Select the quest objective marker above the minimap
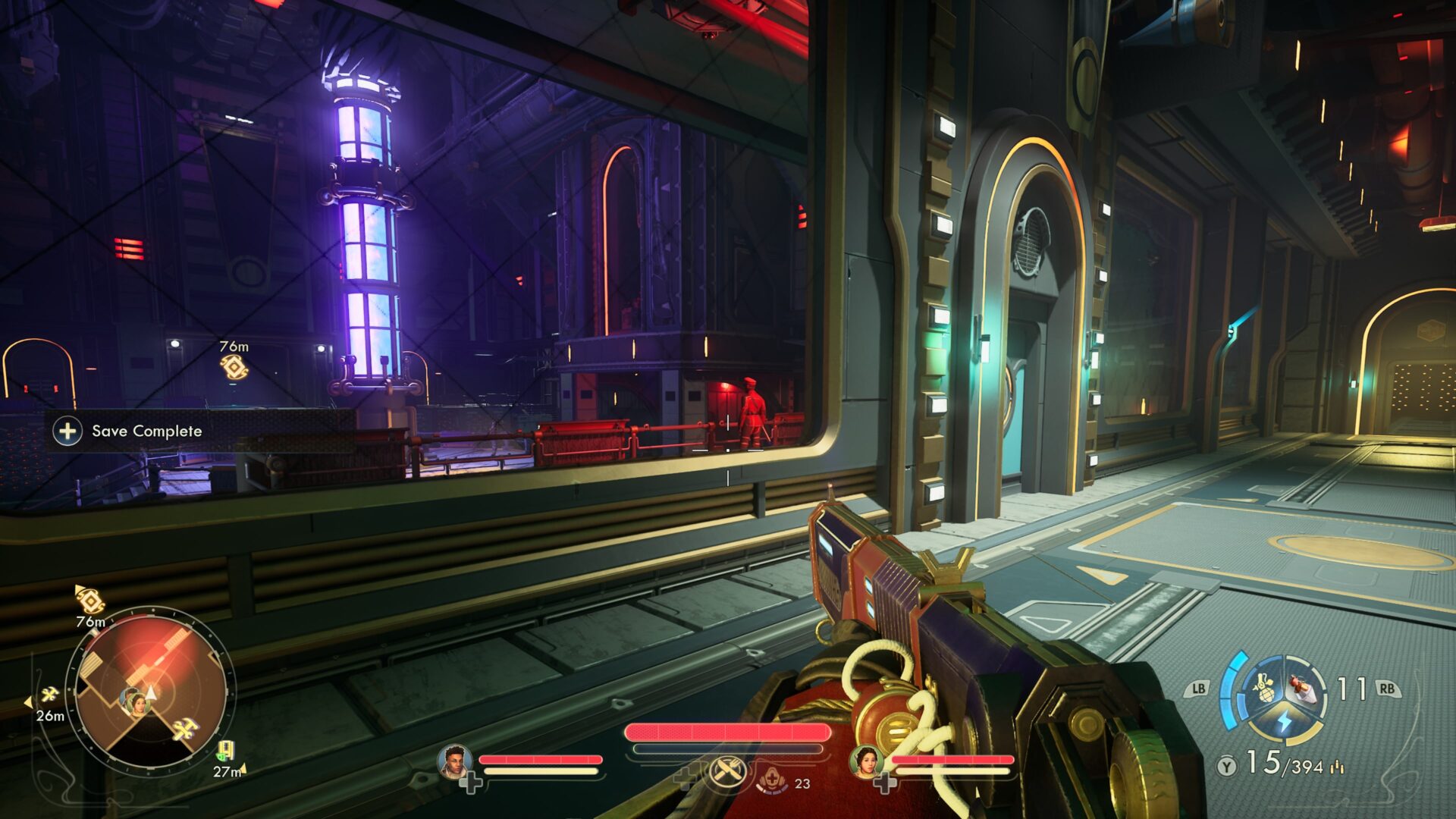The image size is (1456, 819). 90,601
